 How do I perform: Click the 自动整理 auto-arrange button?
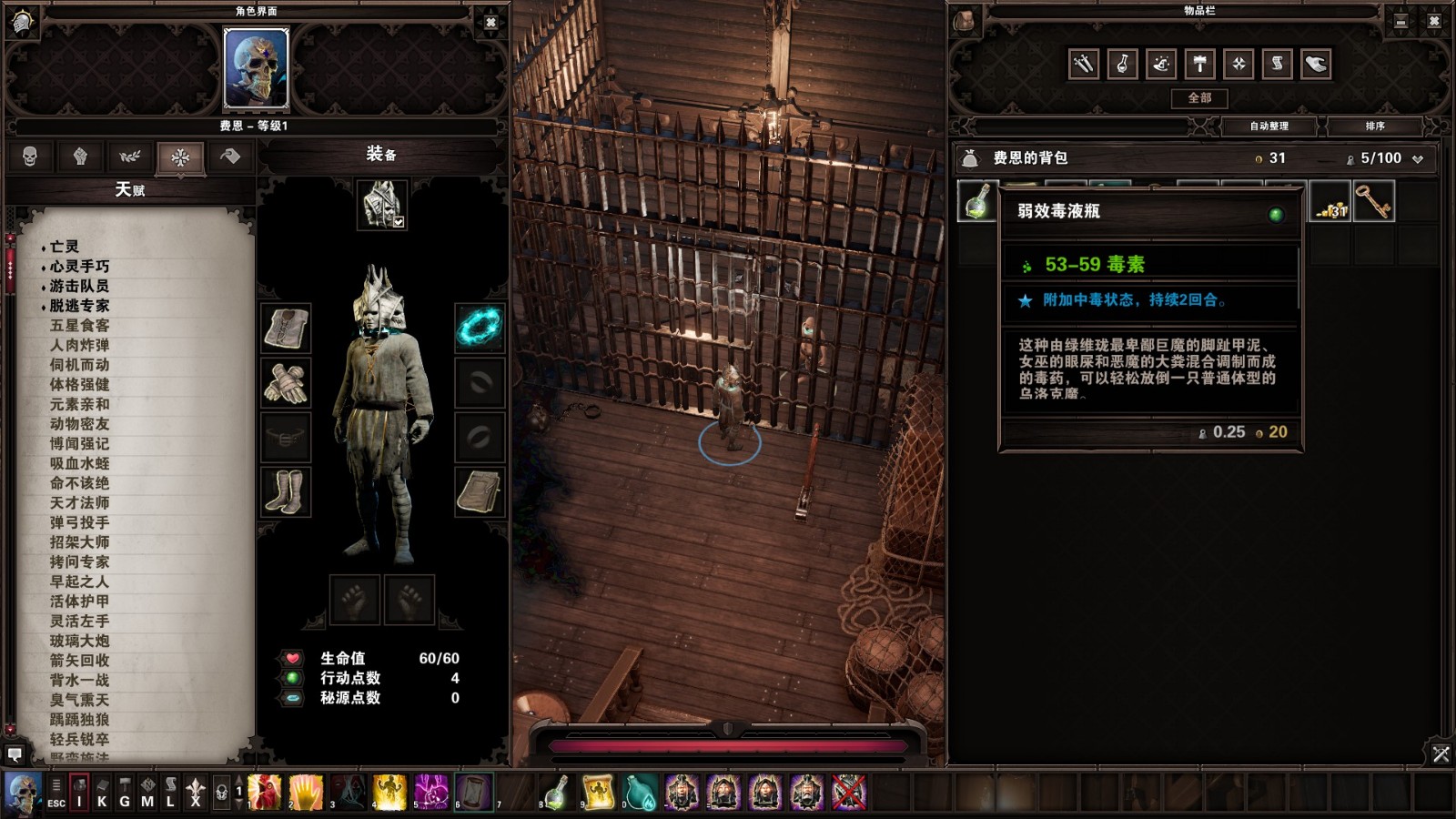tap(1269, 126)
